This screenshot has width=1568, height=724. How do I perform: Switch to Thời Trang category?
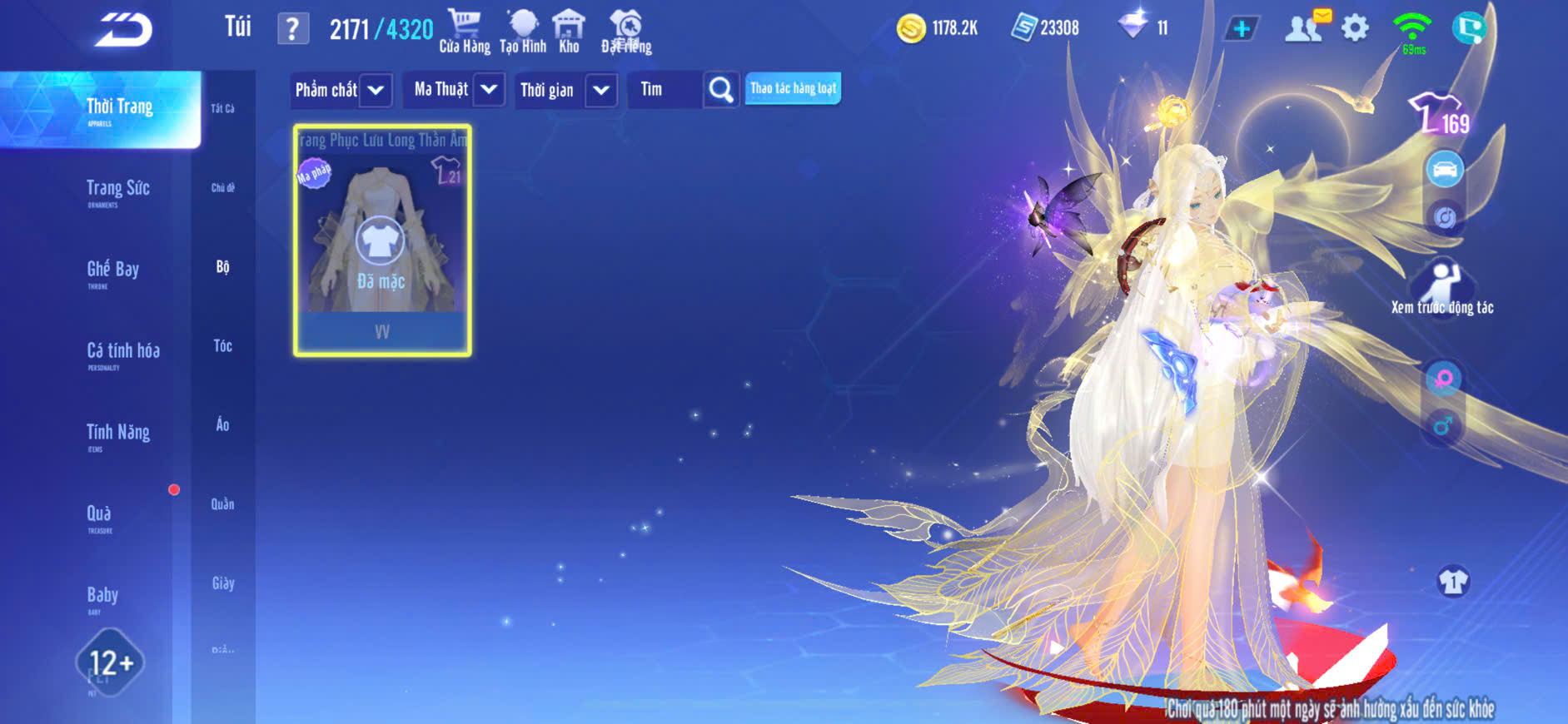(119, 108)
